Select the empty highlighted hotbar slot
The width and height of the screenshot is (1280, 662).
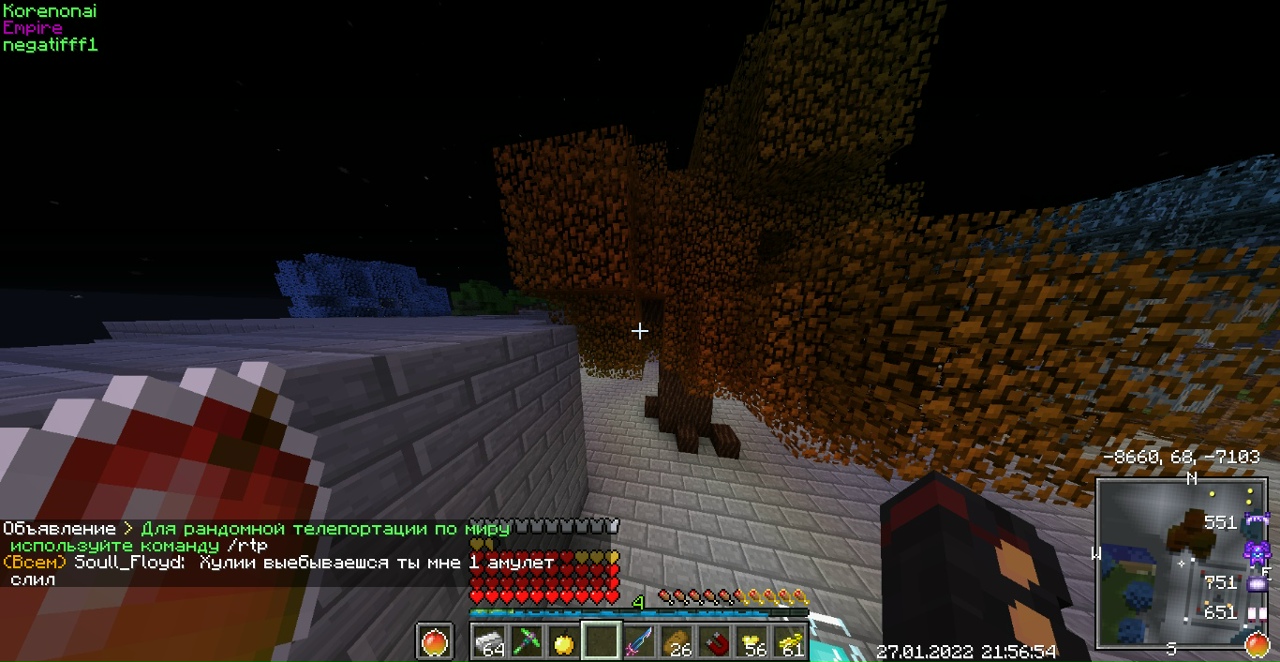601,641
